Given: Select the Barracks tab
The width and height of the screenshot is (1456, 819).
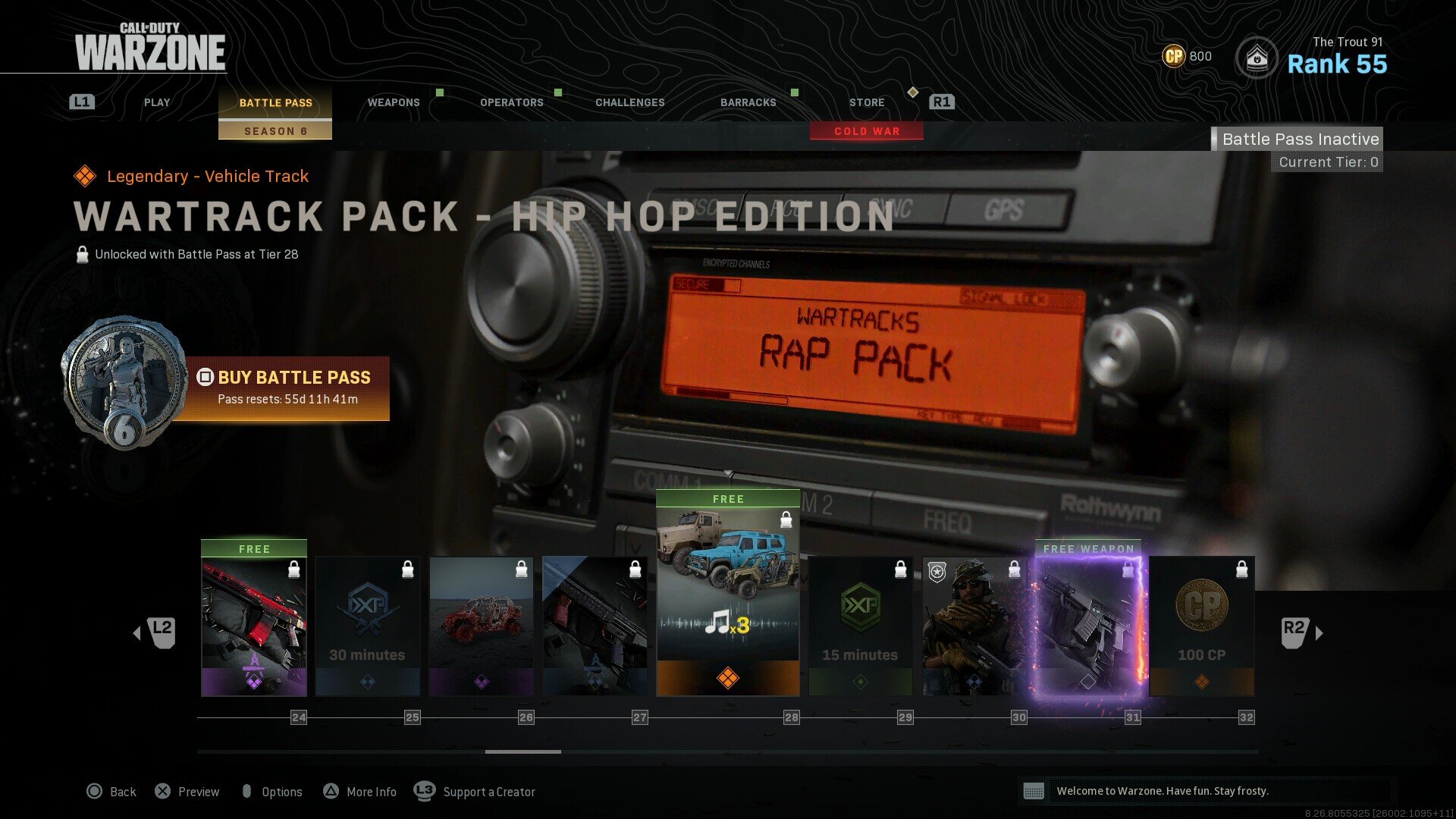Looking at the screenshot, I should click(748, 102).
